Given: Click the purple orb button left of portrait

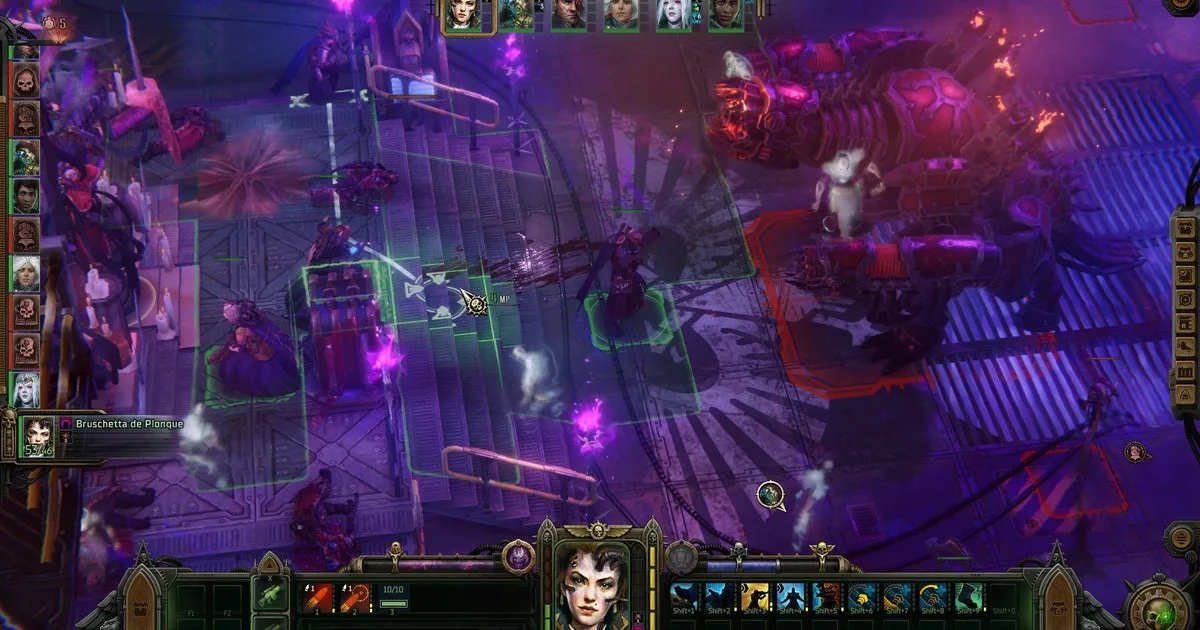Looking at the screenshot, I should [x=518, y=557].
